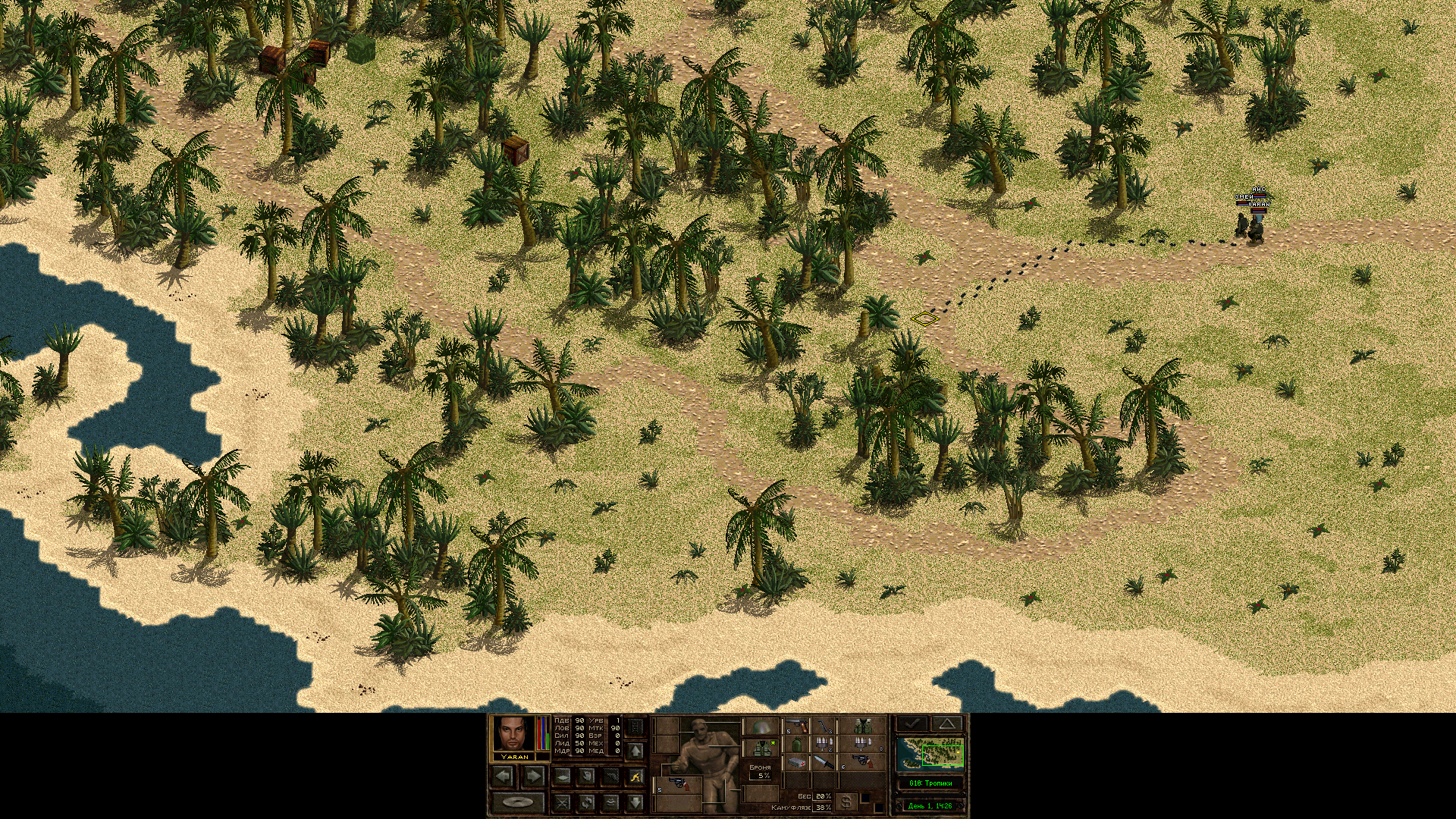1456x819 pixels.
Task: Start talking with the lips button
Action: tap(611, 802)
